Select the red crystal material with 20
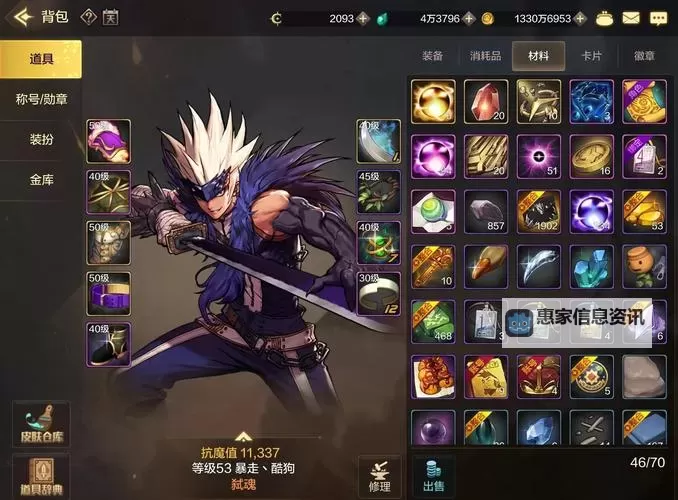 click(x=486, y=101)
